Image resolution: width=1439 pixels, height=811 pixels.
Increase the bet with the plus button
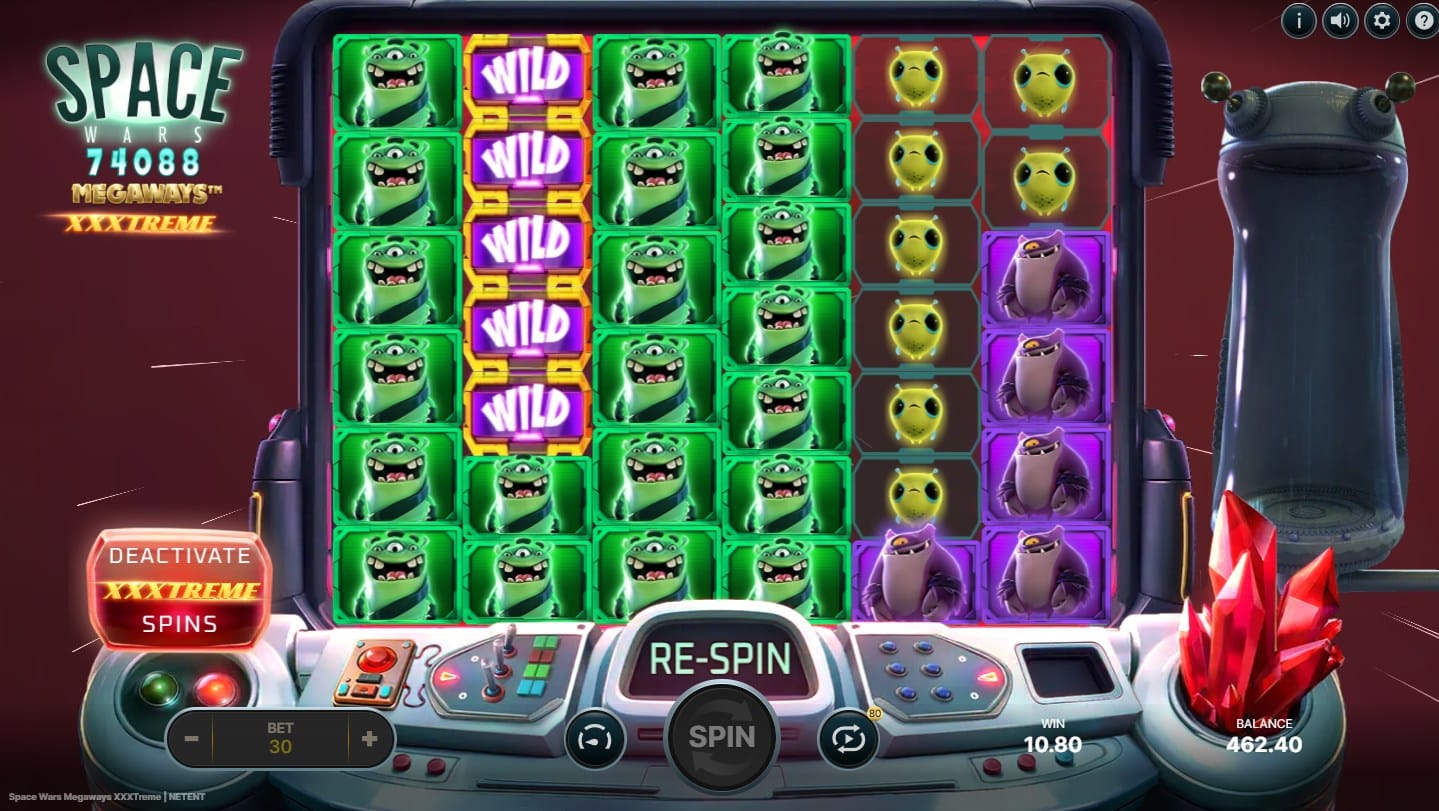369,739
